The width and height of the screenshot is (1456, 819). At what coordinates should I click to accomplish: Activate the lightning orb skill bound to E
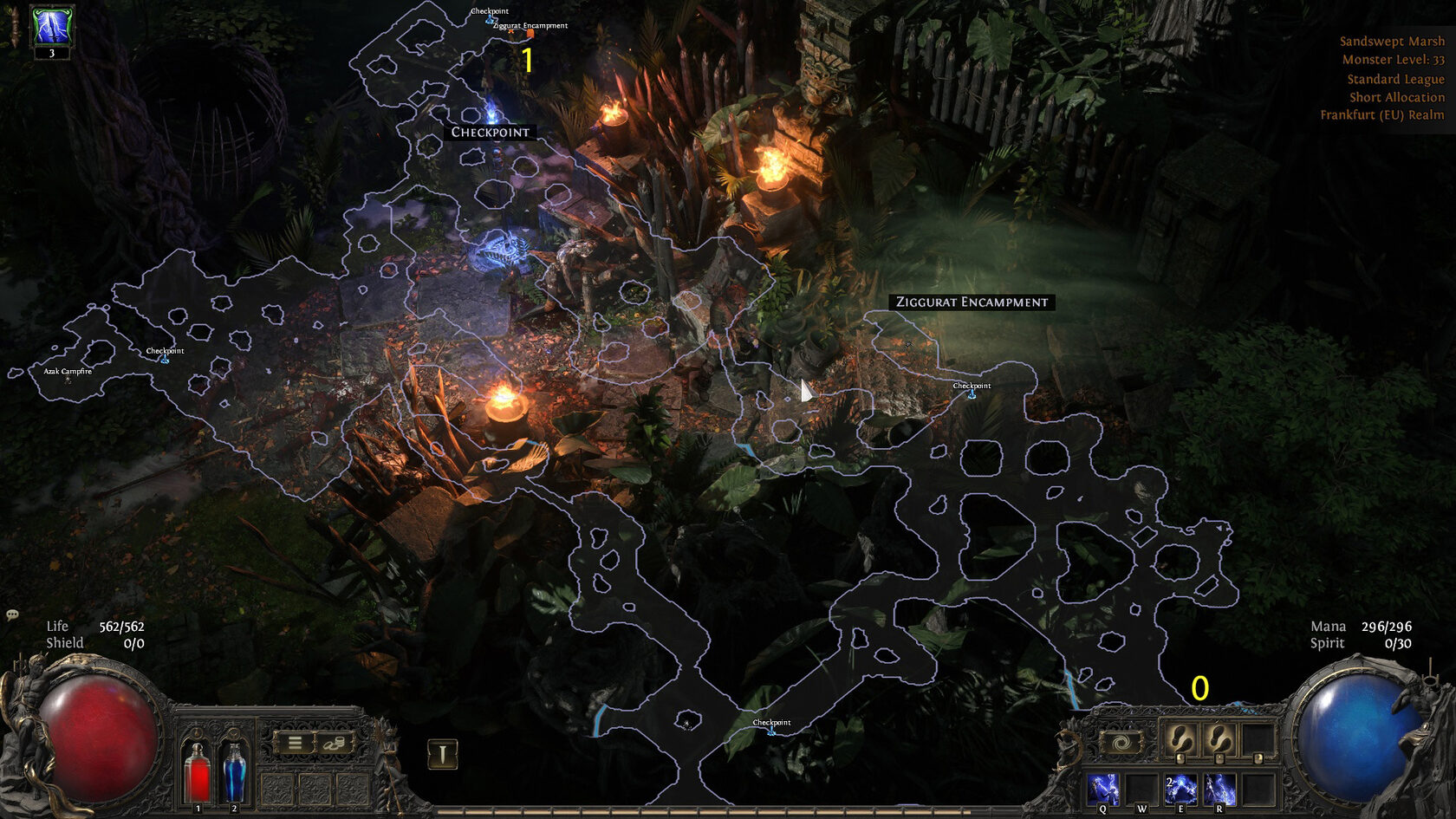click(x=1180, y=790)
